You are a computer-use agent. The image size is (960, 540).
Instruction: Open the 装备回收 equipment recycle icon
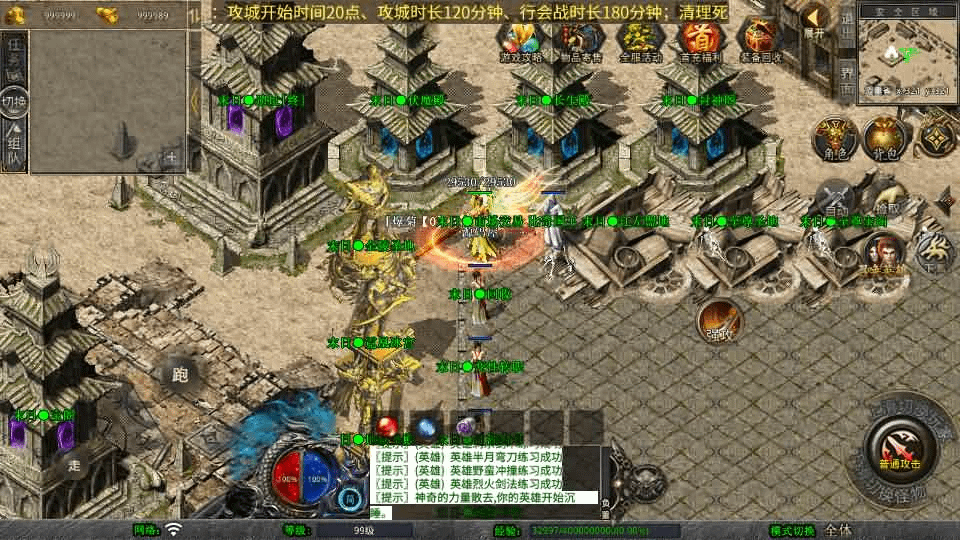pos(759,40)
